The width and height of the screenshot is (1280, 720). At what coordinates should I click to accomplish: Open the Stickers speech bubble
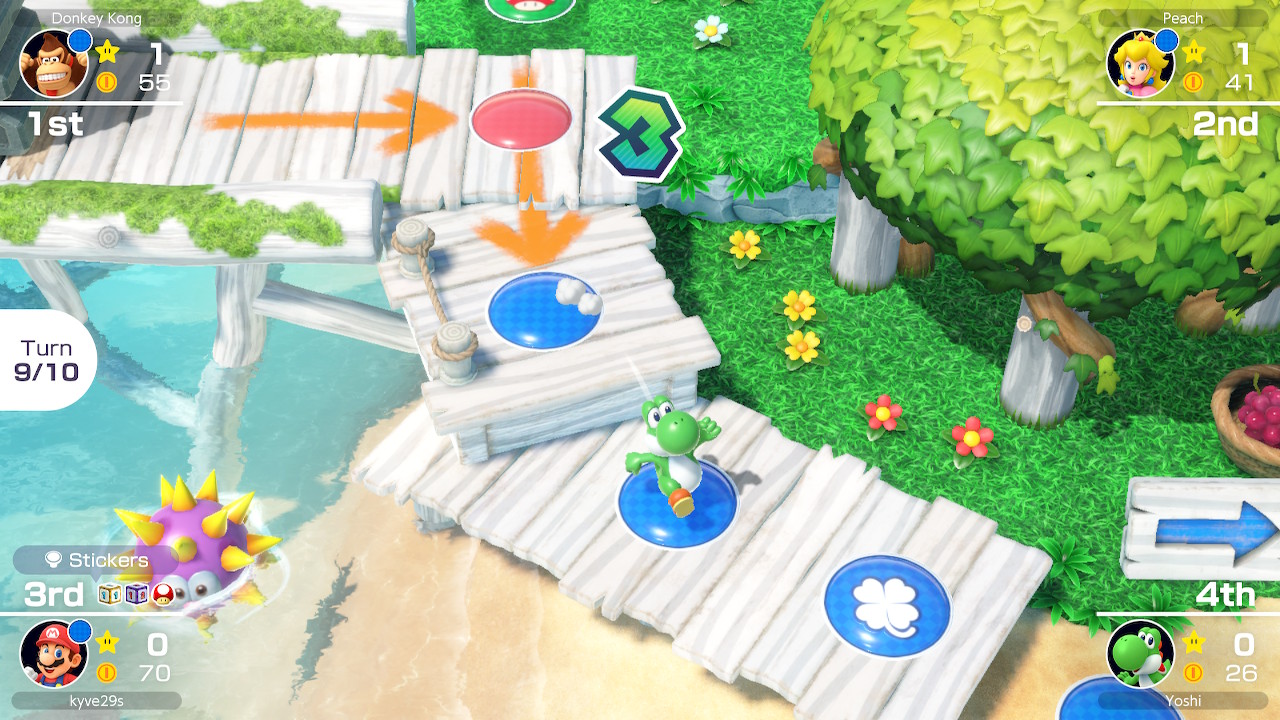[96, 560]
